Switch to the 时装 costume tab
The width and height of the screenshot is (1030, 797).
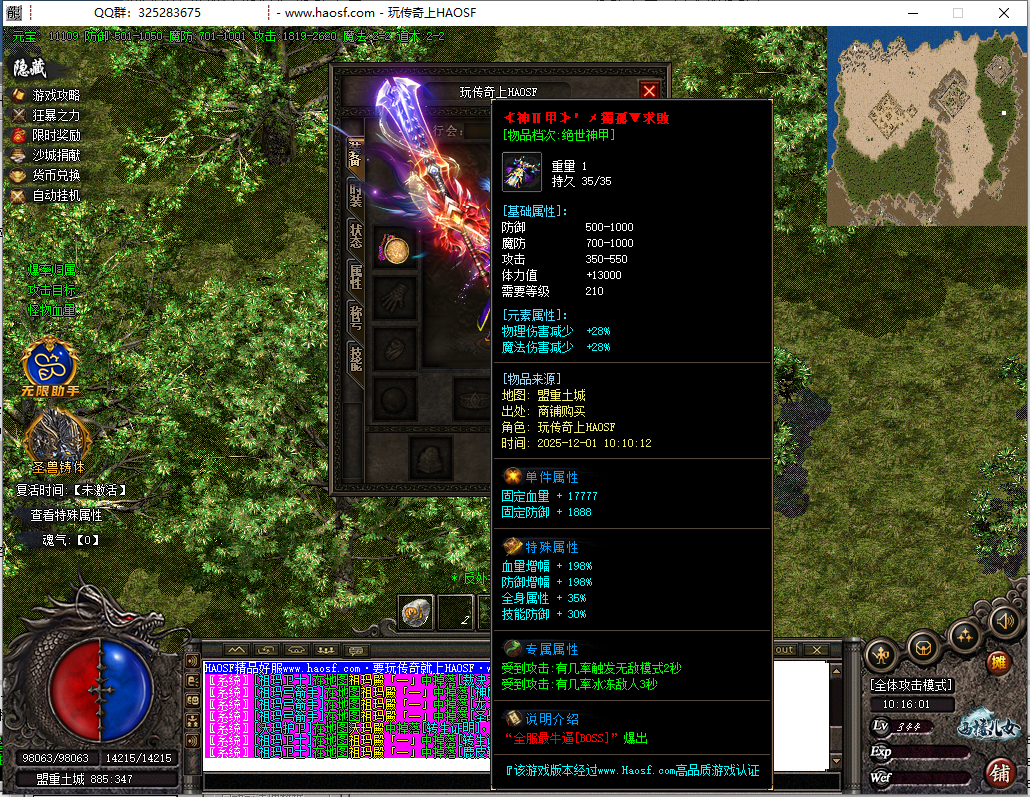pos(355,194)
